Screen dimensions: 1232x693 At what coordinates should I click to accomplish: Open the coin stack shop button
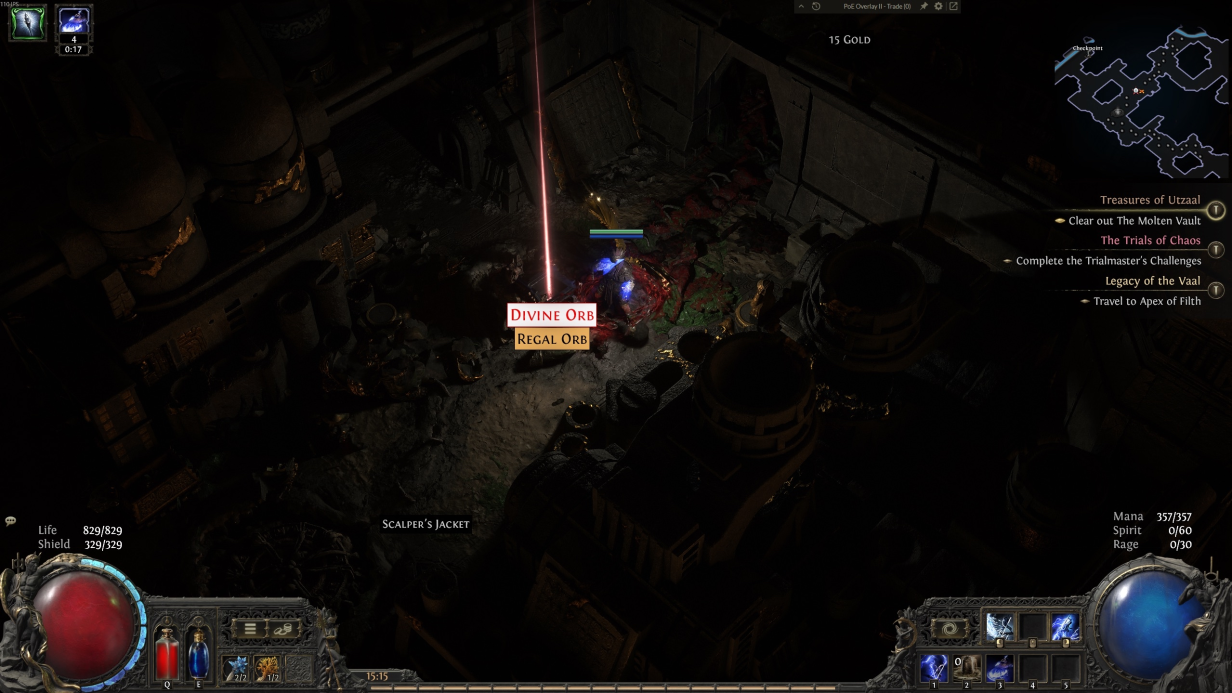[283, 629]
